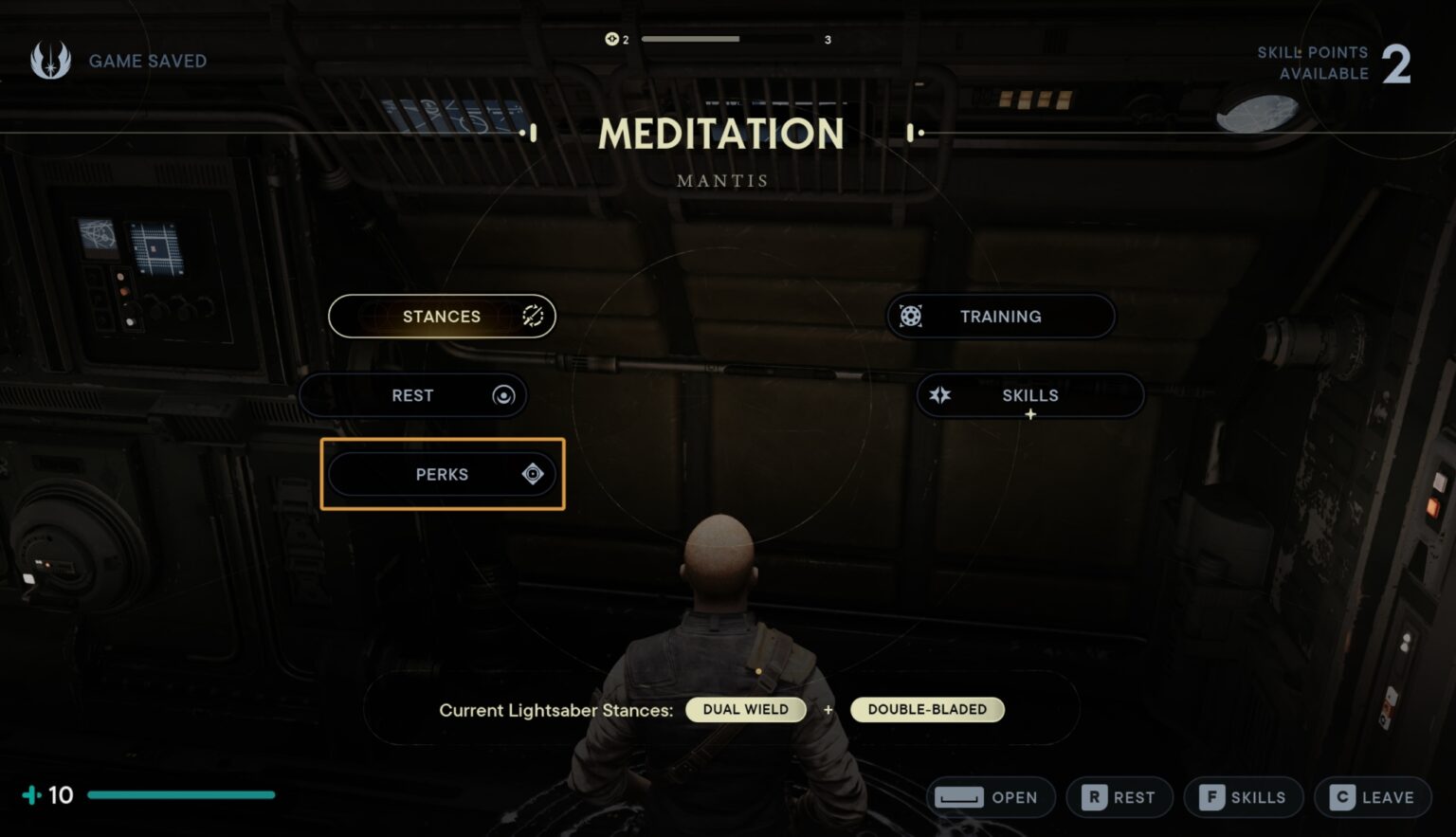Open the TRAINING menu
This screenshot has height=837, width=1456.
click(1000, 316)
